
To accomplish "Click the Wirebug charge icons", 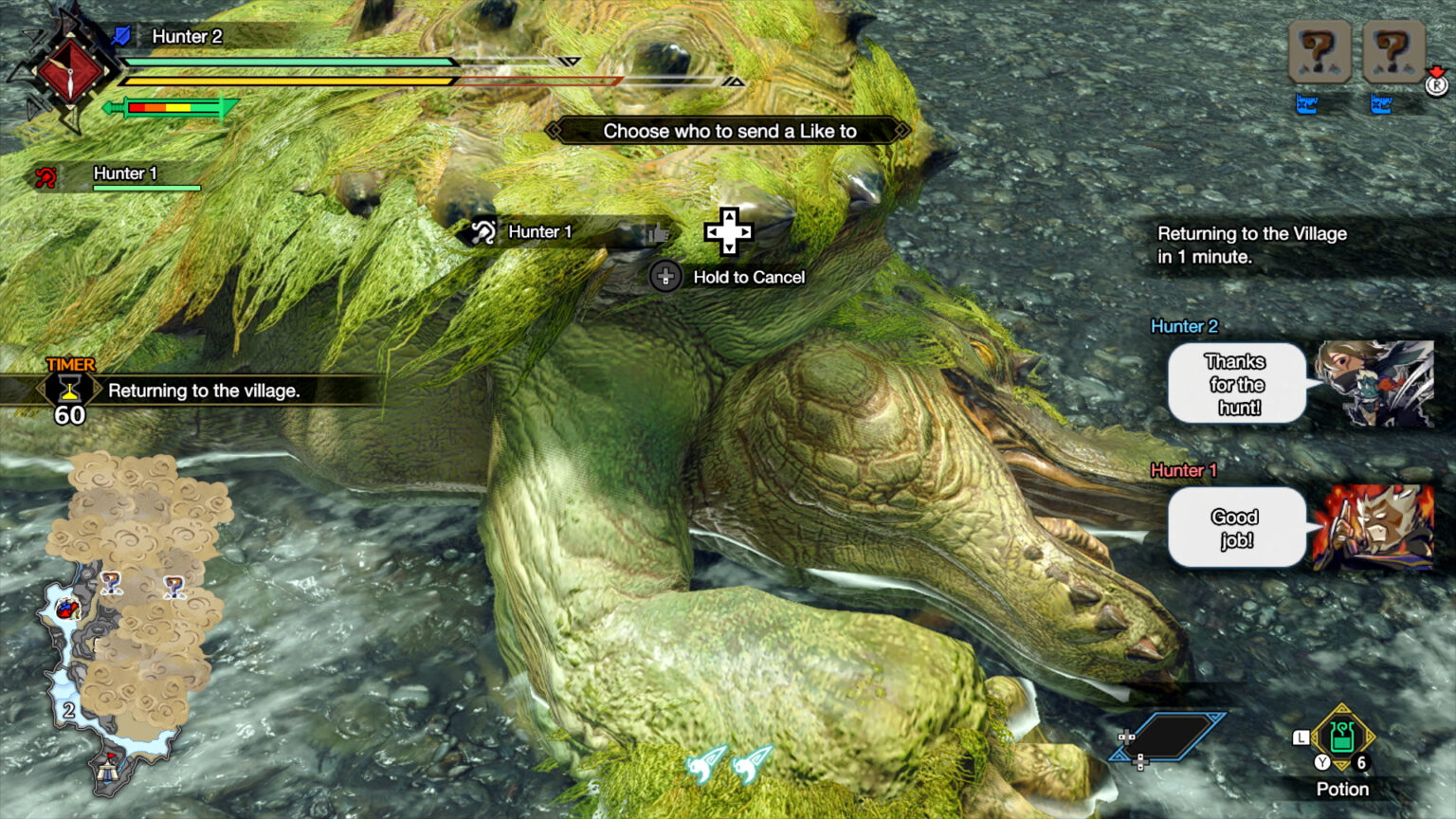I will point(729,764).
